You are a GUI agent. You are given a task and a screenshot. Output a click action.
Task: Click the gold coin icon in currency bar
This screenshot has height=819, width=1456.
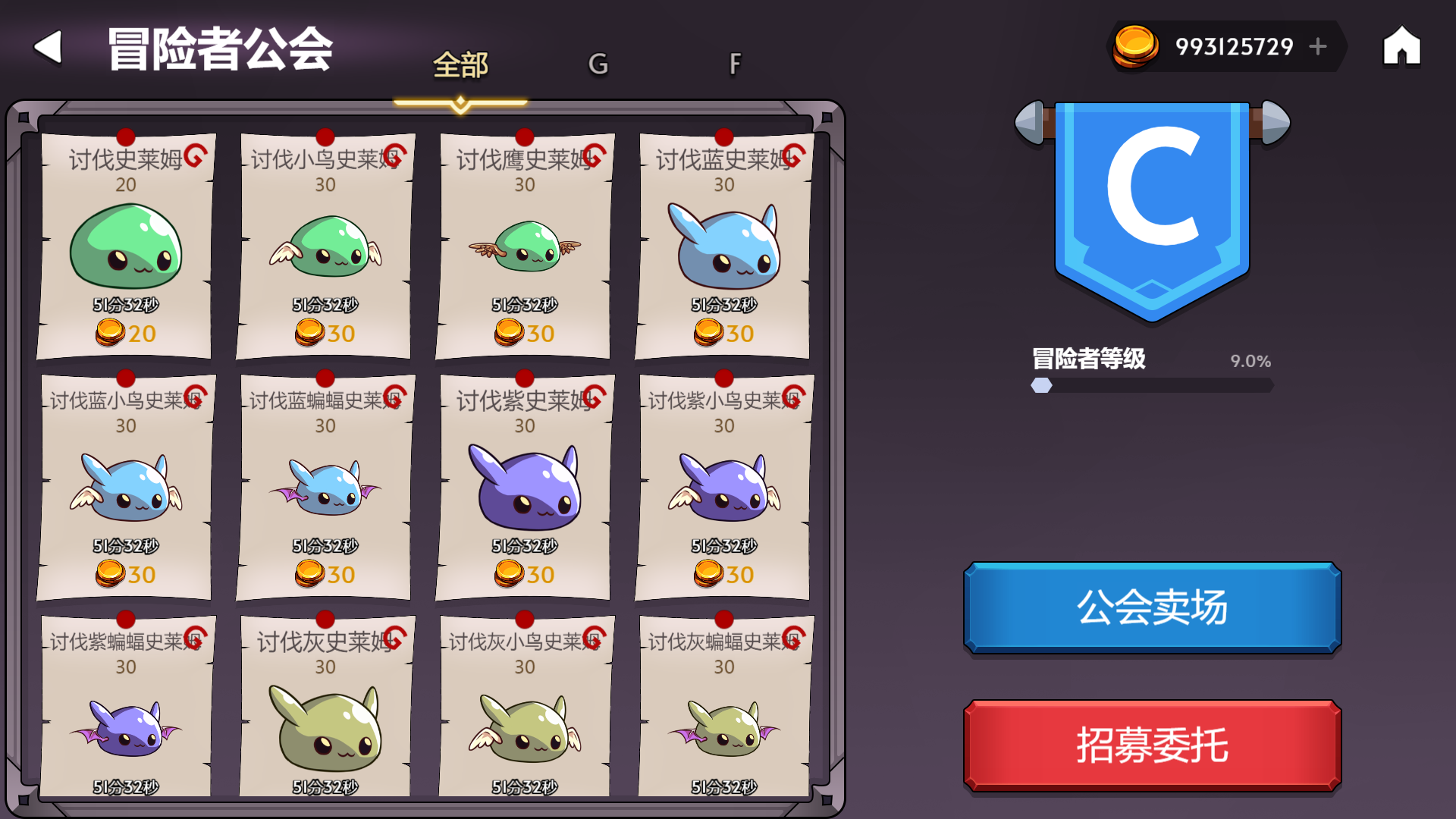[1134, 45]
